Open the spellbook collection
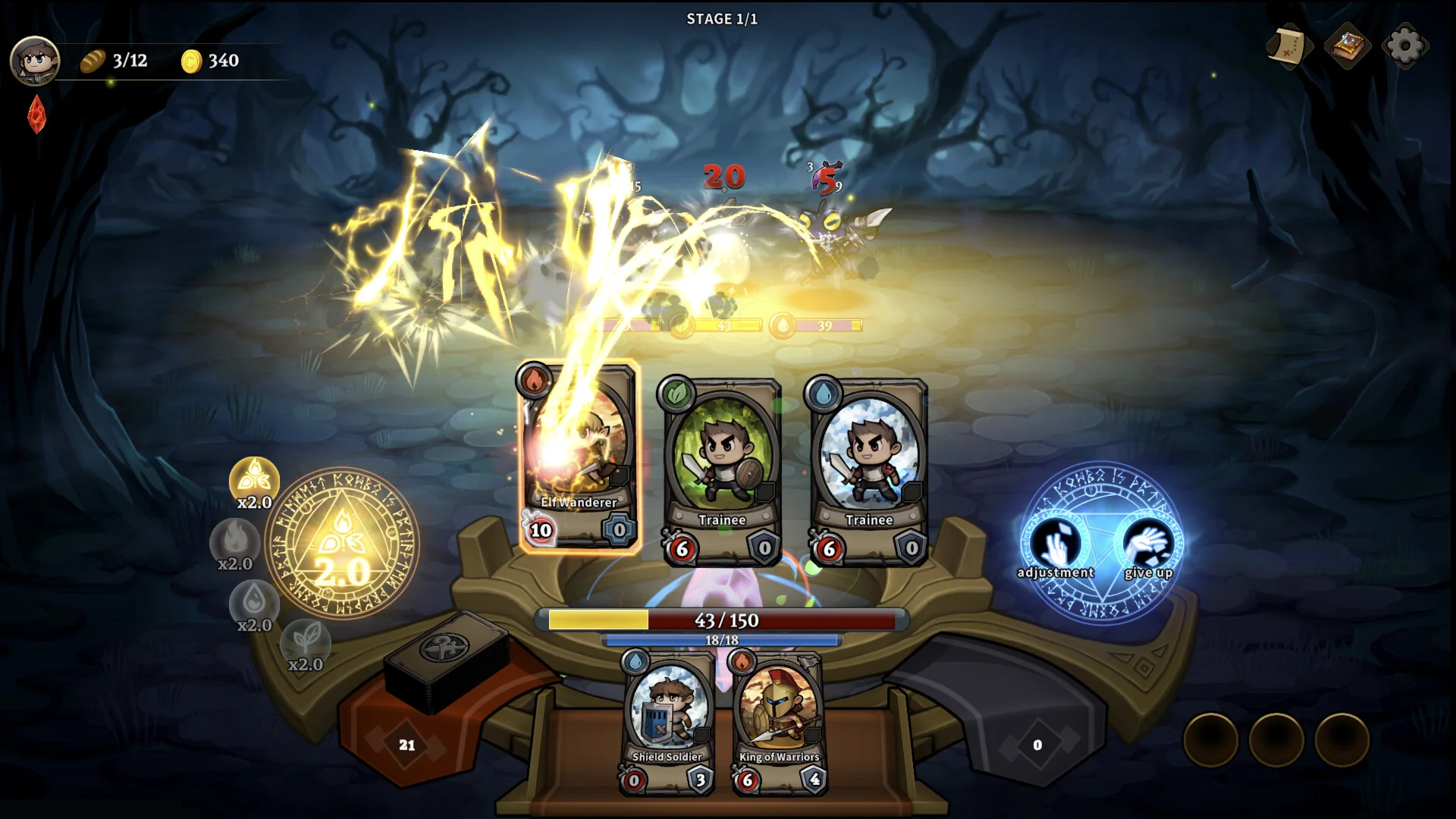 point(1347,46)
